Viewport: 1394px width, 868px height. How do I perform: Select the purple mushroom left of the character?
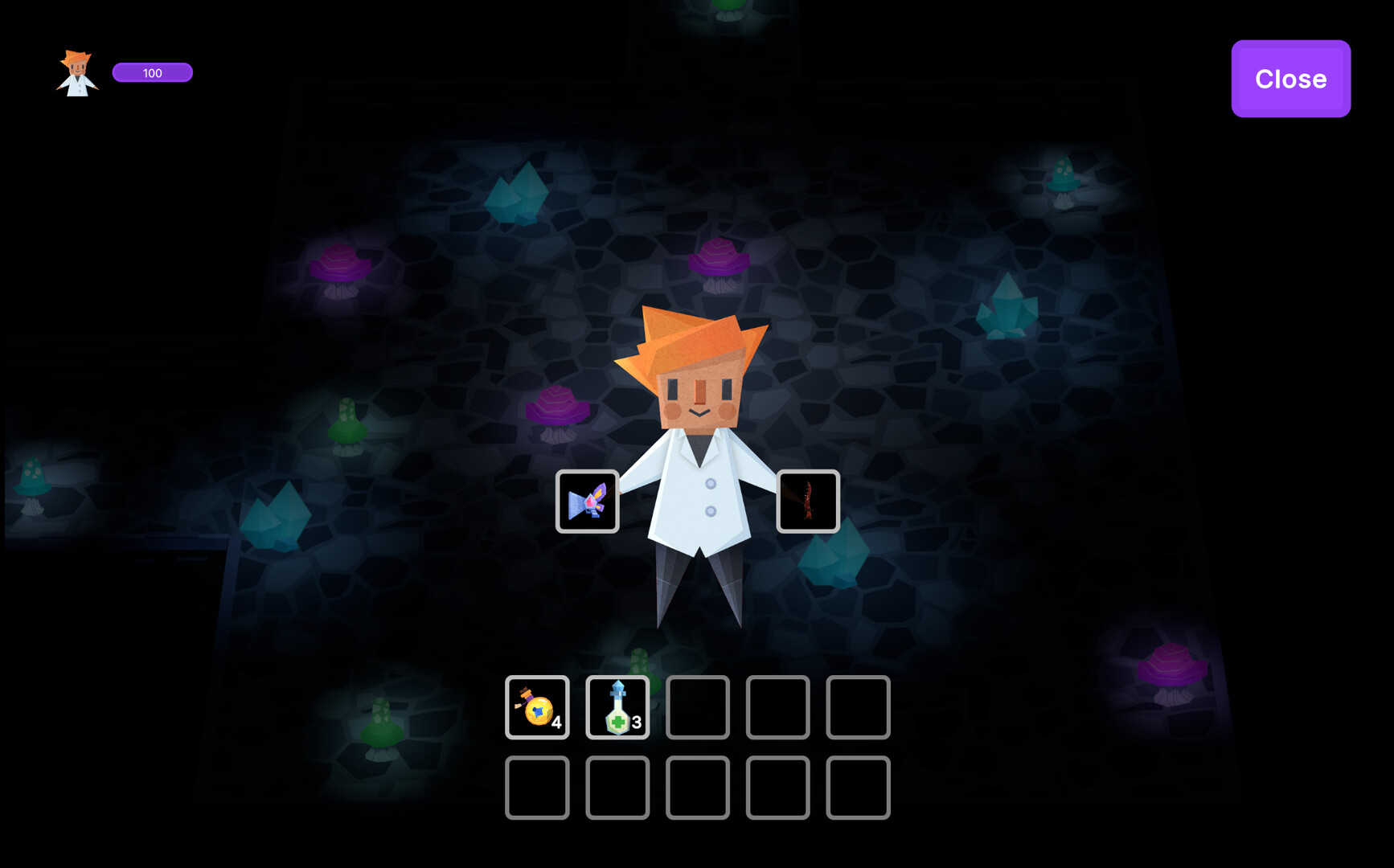point(557,410)
